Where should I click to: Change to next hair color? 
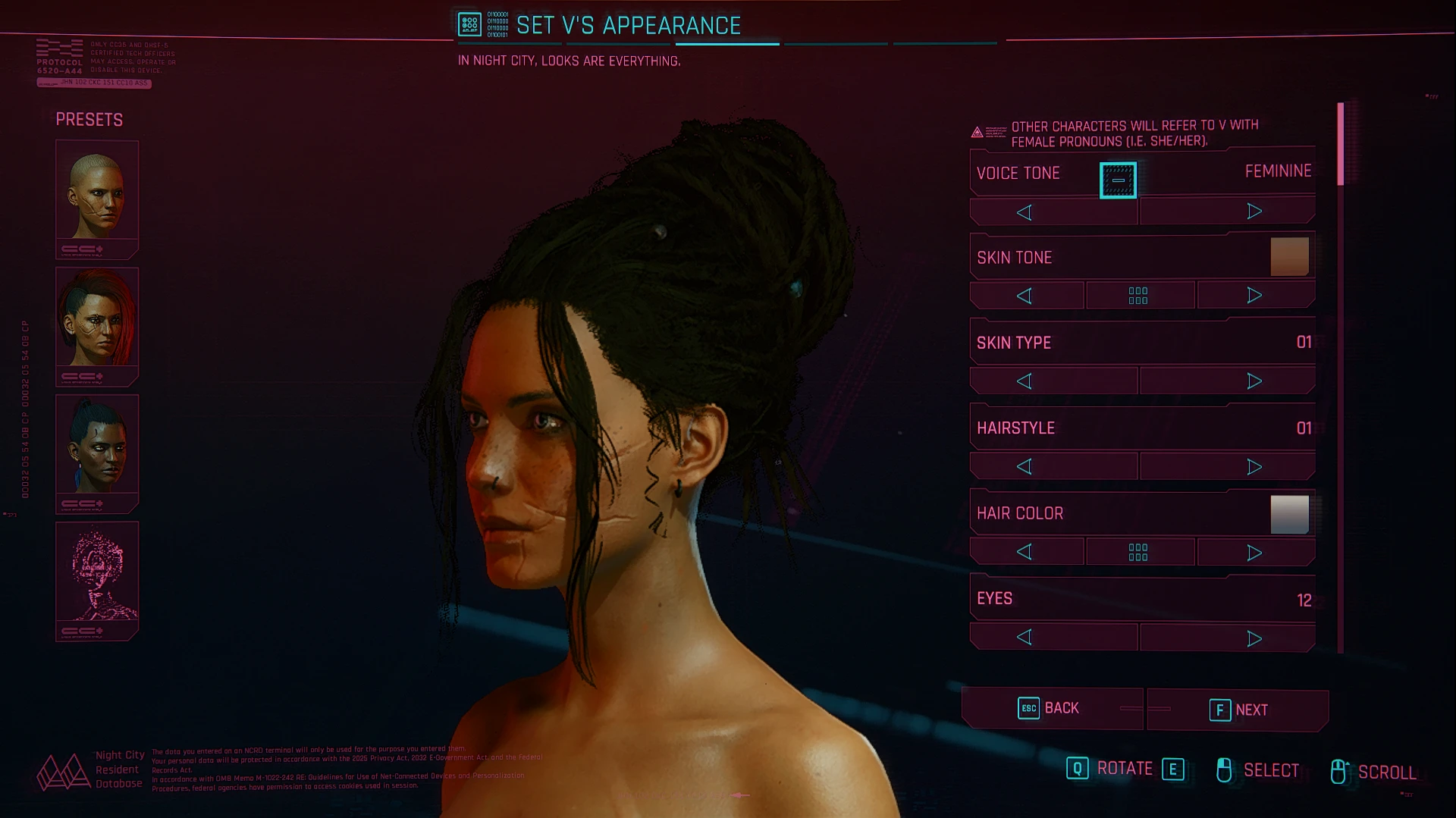[x=1254, y=553]
